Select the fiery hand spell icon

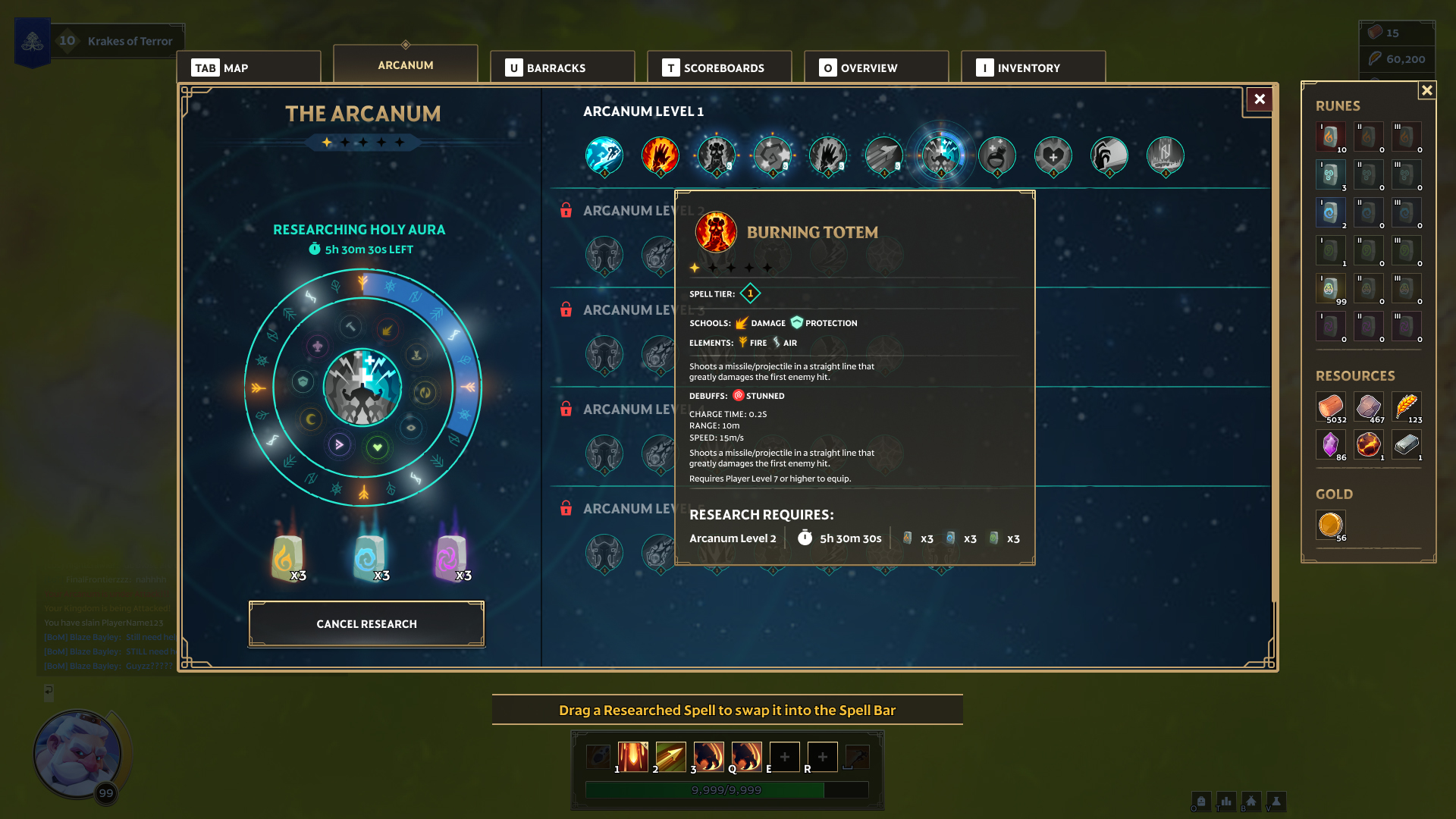point(661,155)
